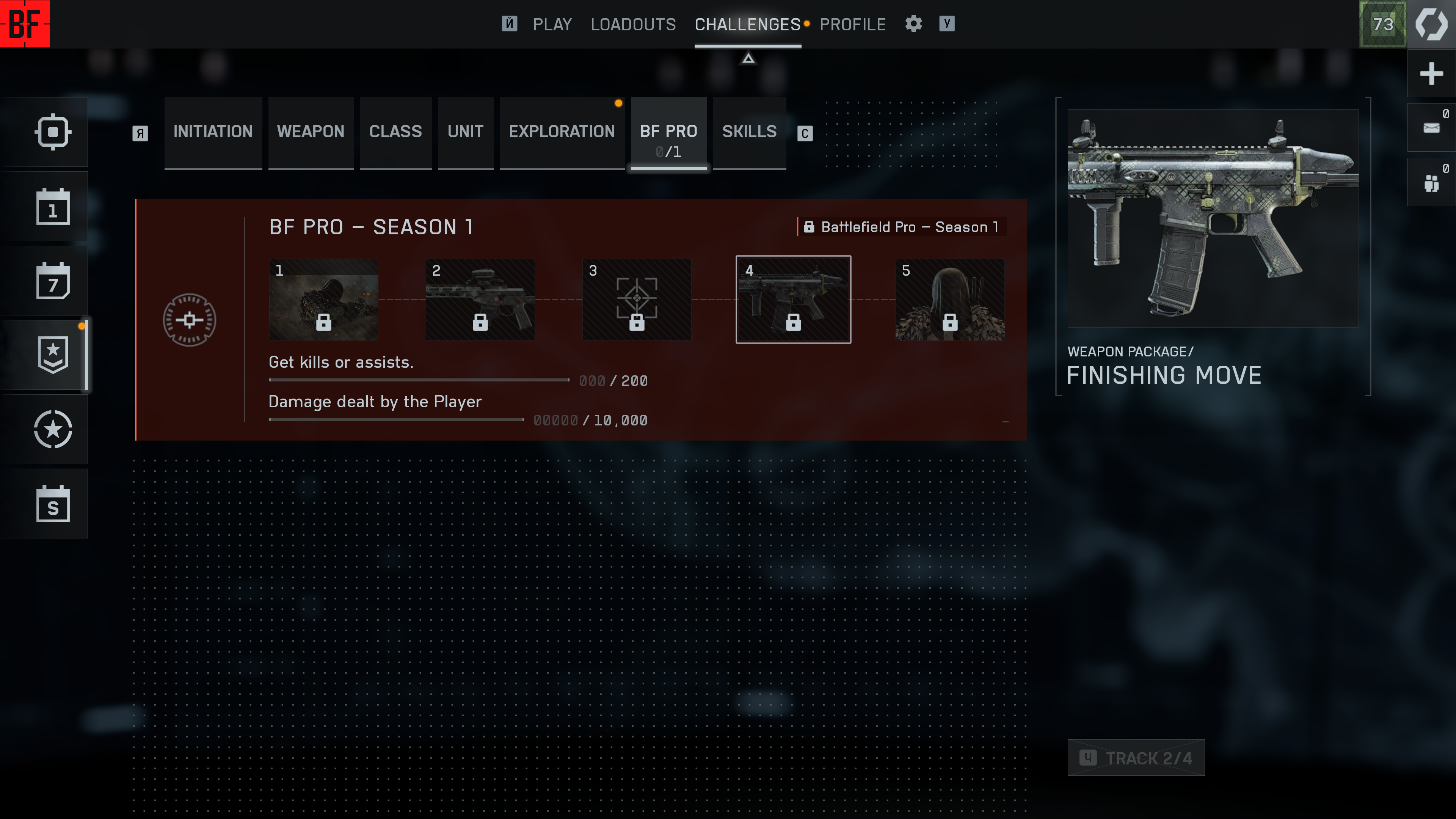Image resolution: width=1456 pixels, height=819 pixels.
Task: Open the Unit tab
Action: [x=464, y=132]
